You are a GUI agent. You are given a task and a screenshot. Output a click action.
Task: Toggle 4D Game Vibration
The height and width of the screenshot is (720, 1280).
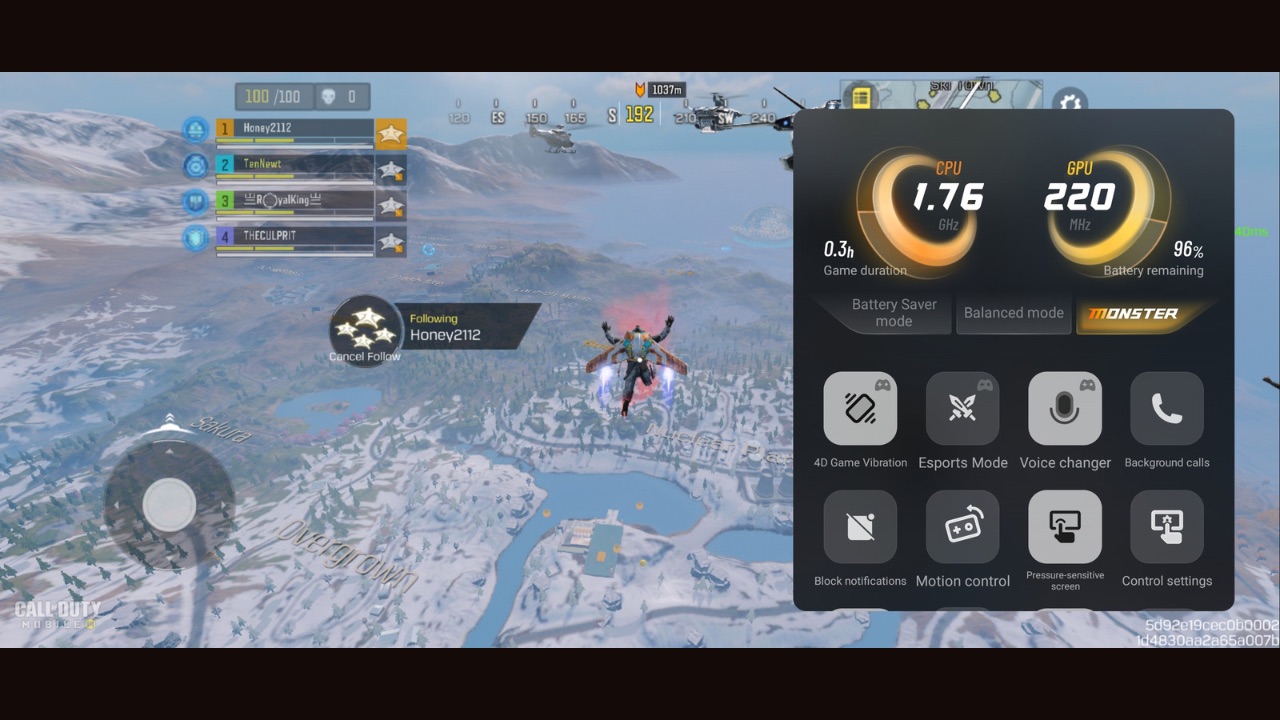coord(860,409)
